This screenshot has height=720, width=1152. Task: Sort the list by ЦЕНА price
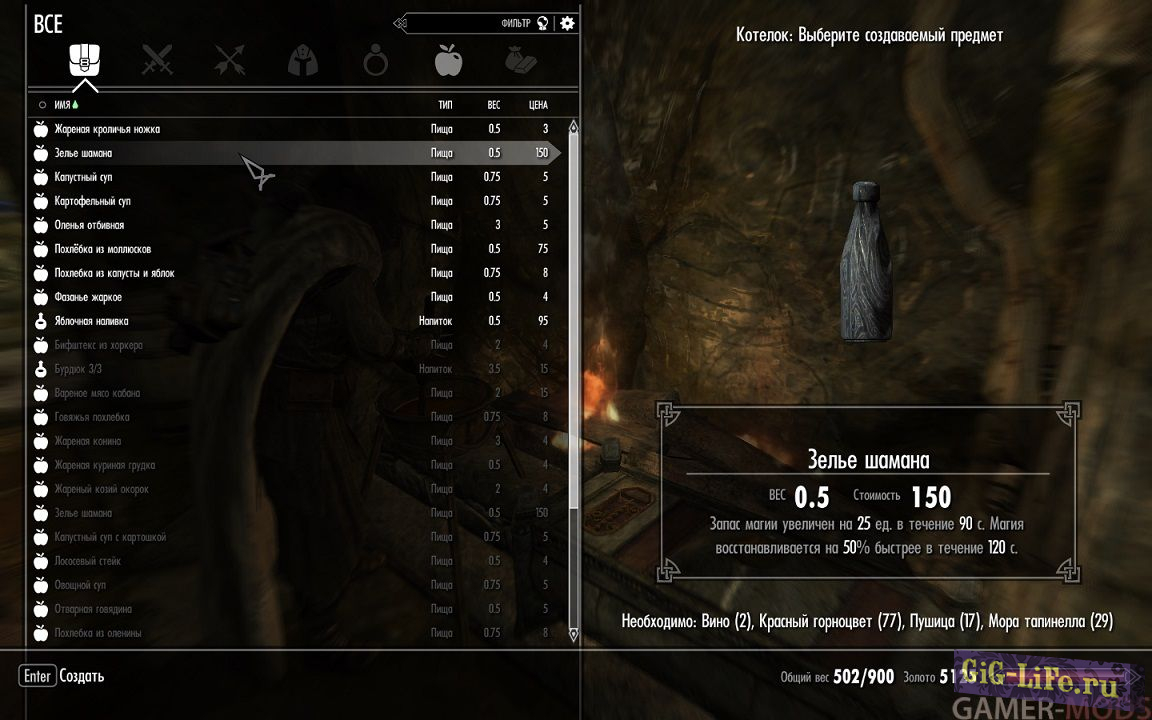coord(538,104)
